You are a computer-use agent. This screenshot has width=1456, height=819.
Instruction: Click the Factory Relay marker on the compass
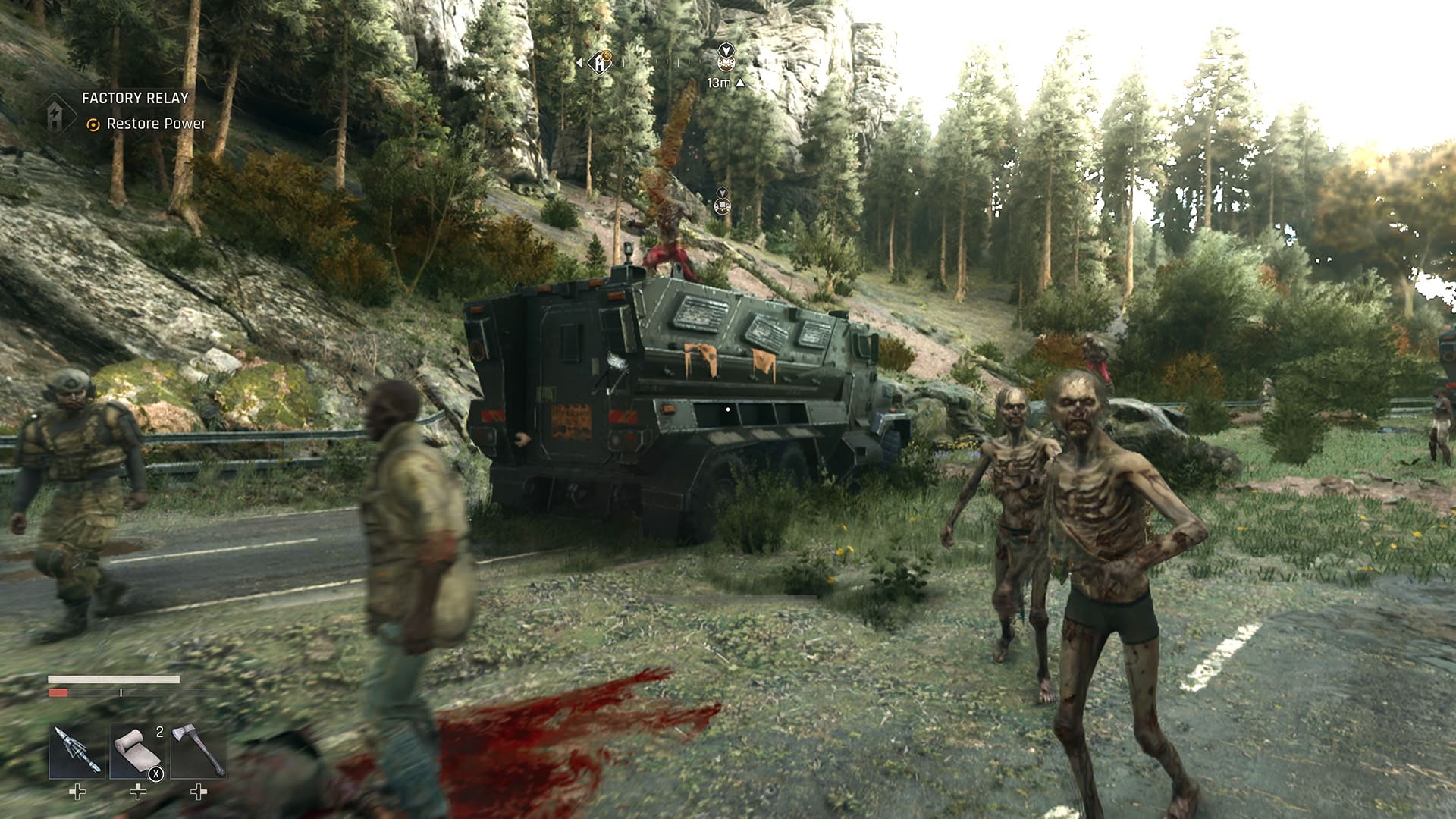[x=600, y=63]
